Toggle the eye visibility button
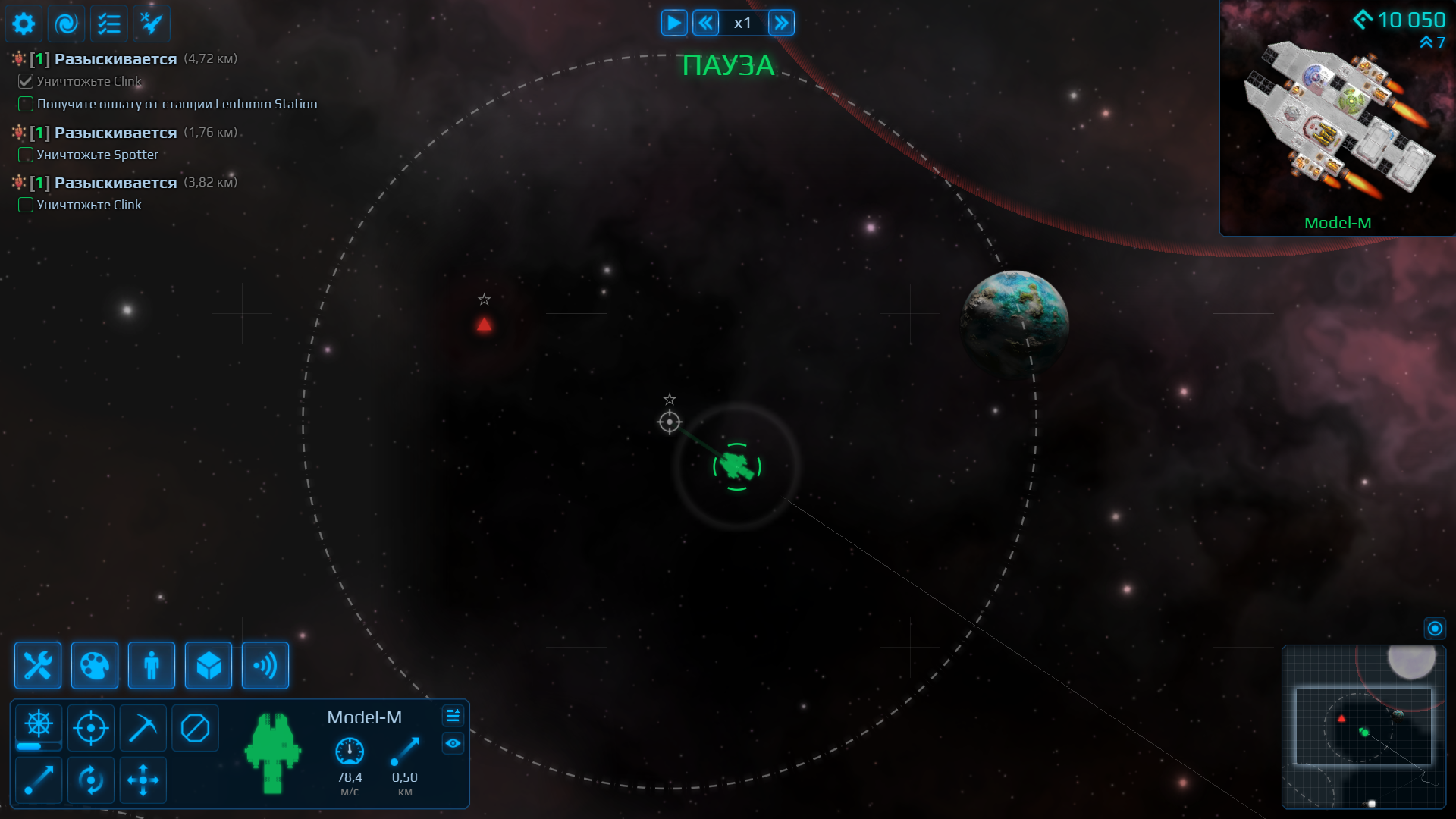Viewport: 1456px width, 819px height. click(x=453, y=744)
